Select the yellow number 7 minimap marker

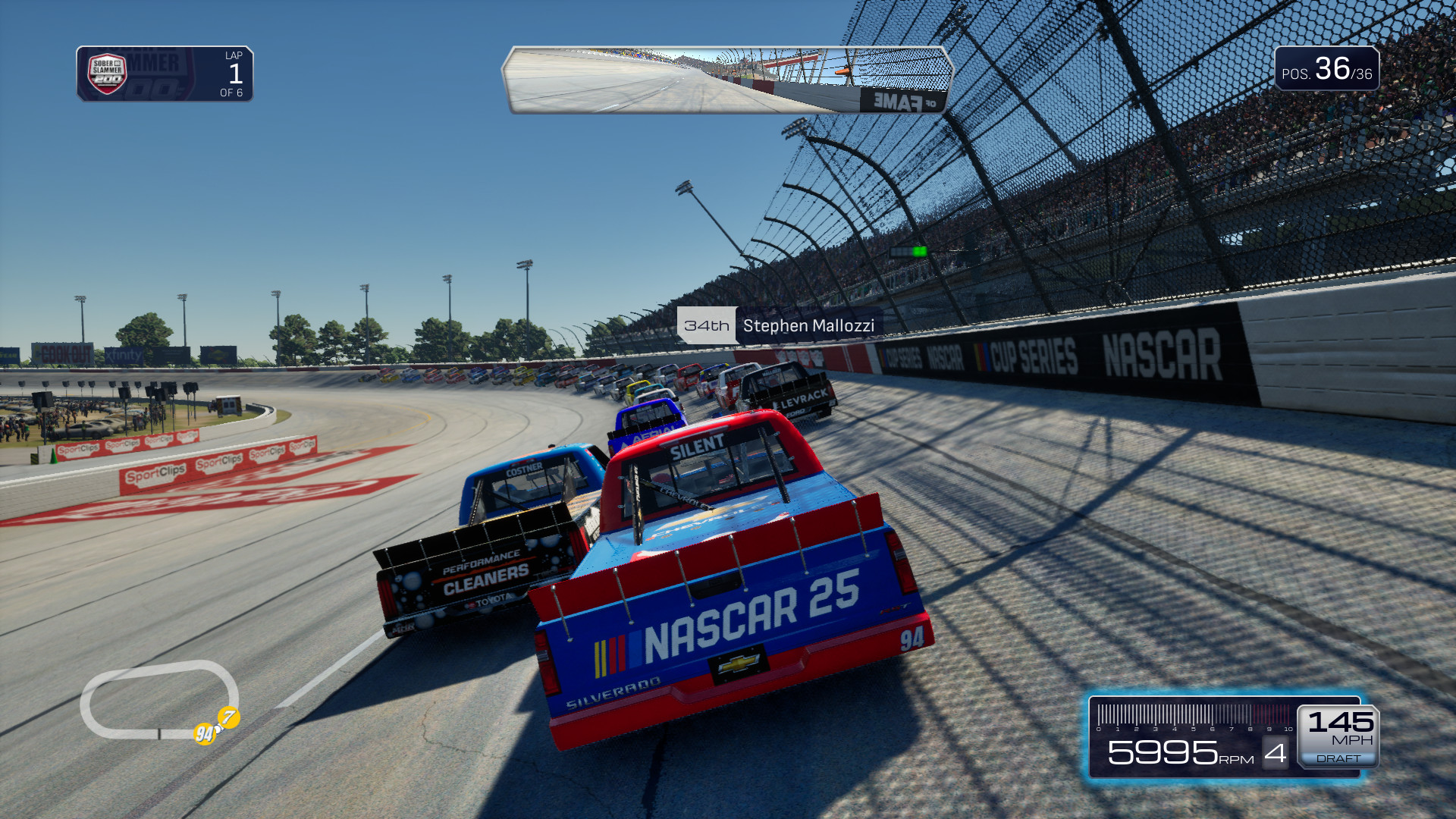229,717
